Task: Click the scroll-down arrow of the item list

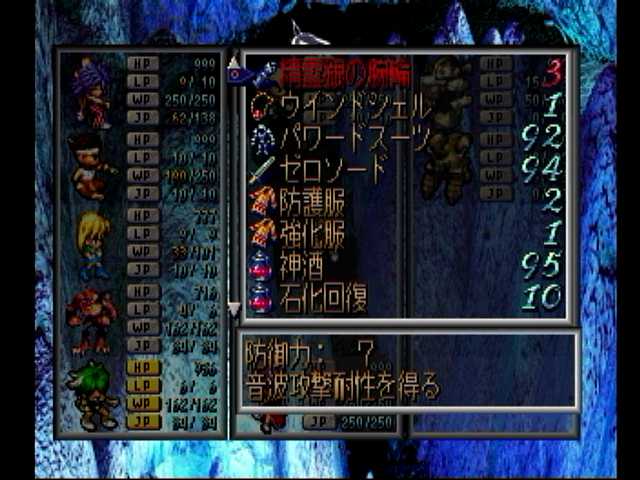Action: tap(234, 308)
